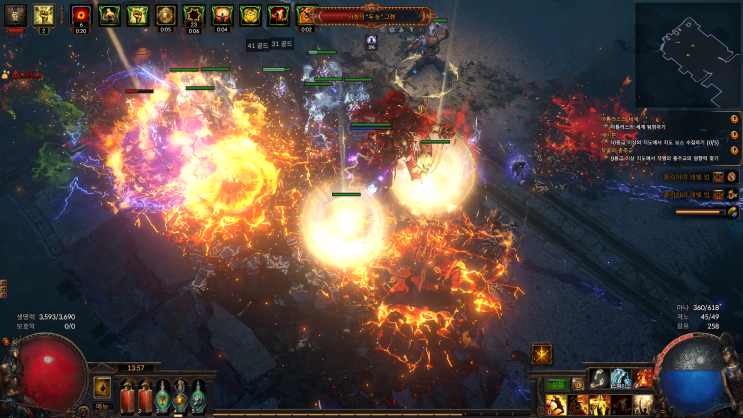Level up the second skill gem
743x418 pixels.
tap(718, 194)
